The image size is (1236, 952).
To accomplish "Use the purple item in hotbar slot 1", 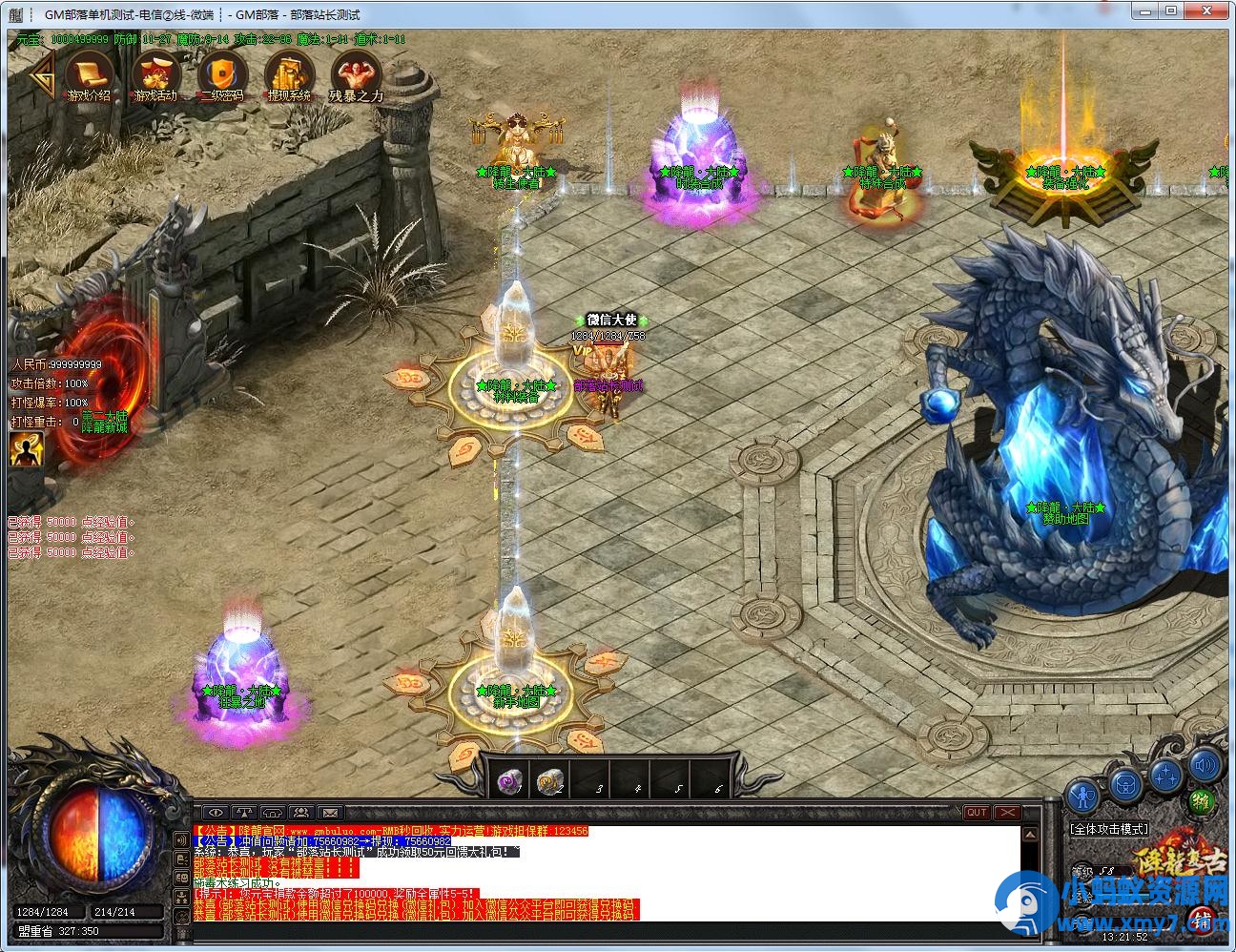I will point(510,781).
